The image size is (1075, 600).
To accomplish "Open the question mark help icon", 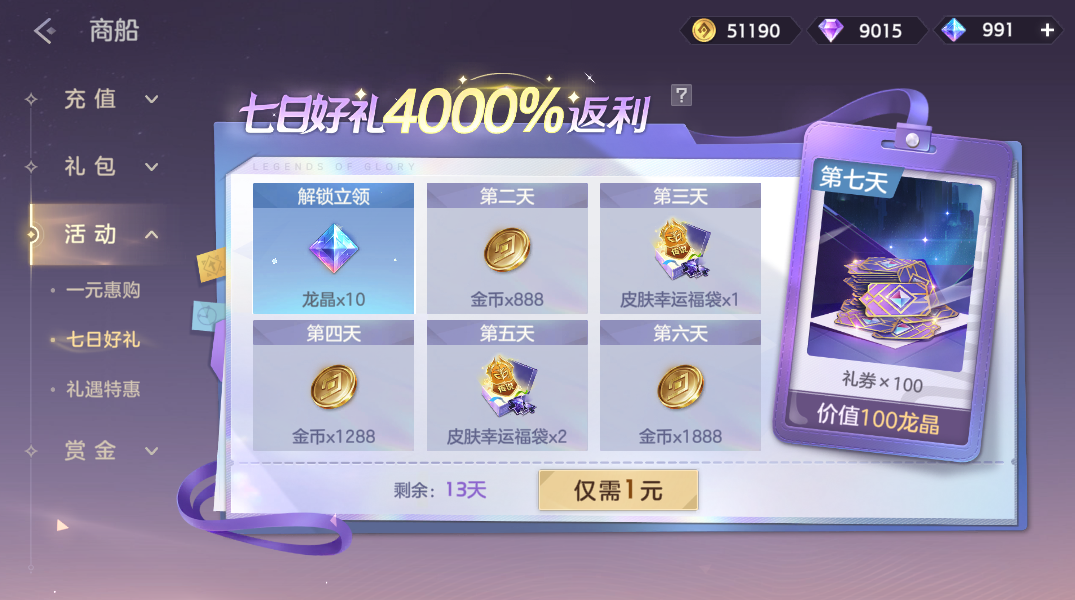I will (681, 95).
